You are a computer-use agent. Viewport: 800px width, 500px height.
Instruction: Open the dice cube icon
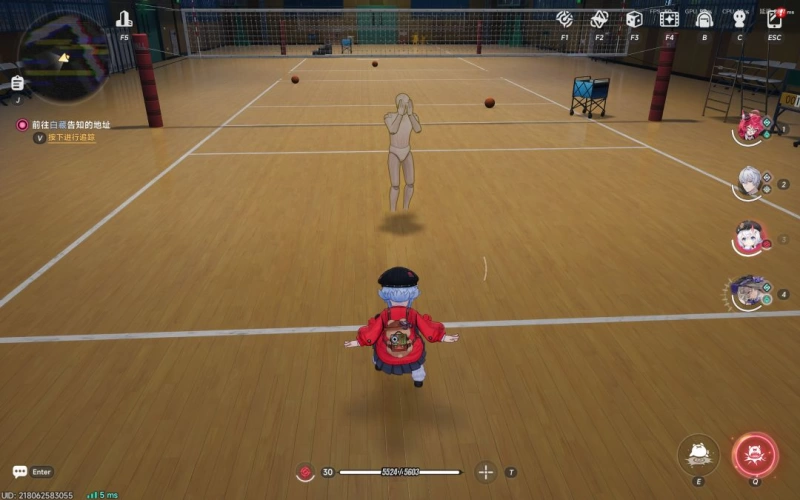pos(634,19)
